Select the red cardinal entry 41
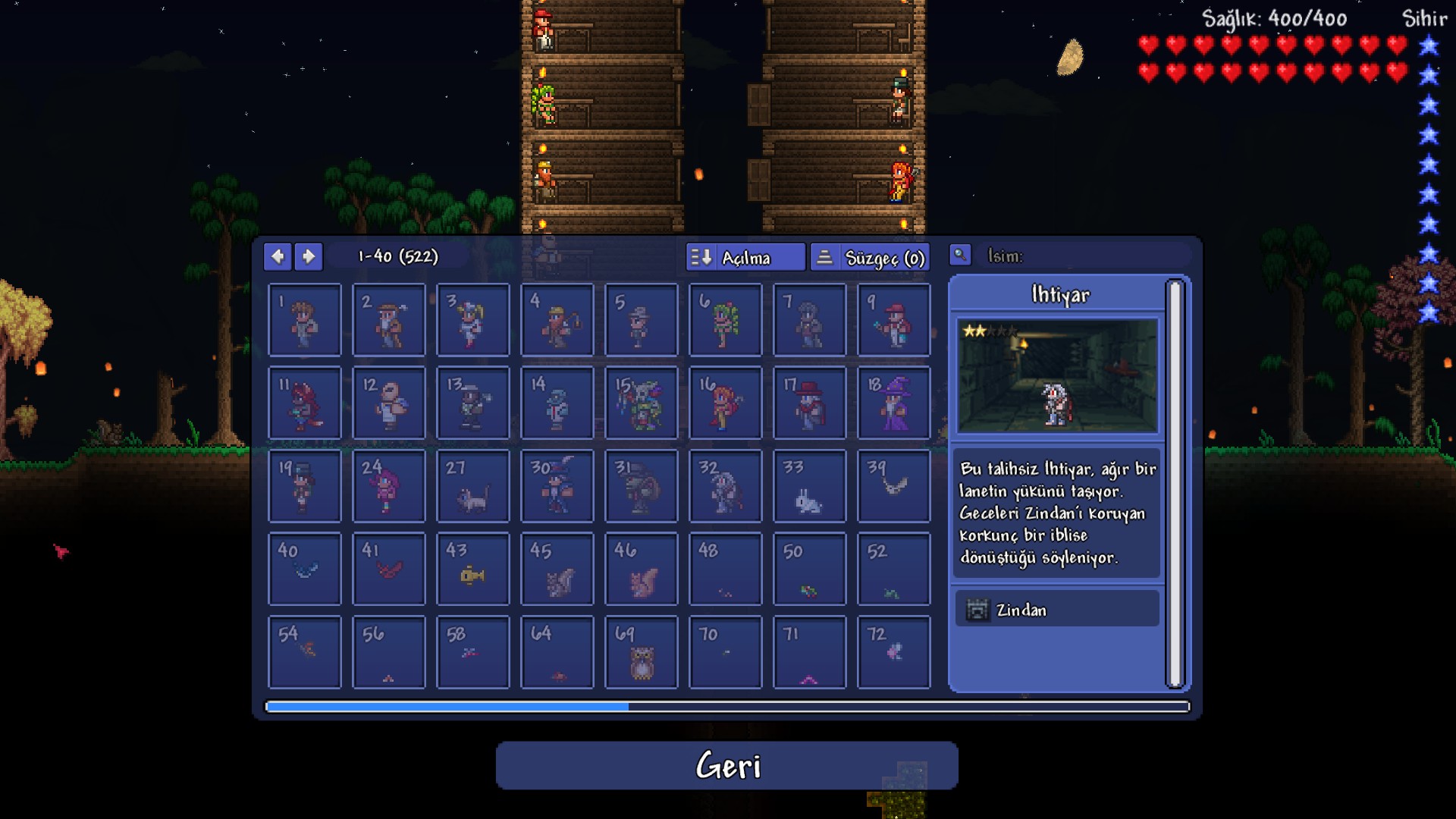The width and height of the screenshot is (1456, 819). [389, 570]
